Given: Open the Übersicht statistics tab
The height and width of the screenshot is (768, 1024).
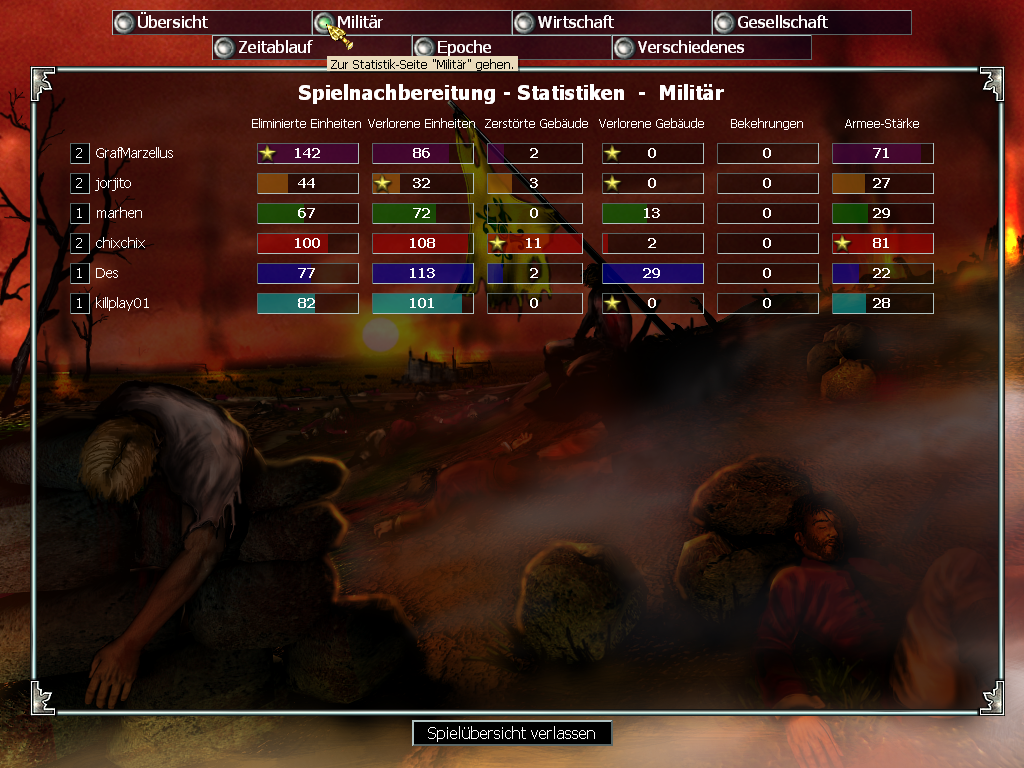Looking at the screenshot, I should [x=211, y=22].
